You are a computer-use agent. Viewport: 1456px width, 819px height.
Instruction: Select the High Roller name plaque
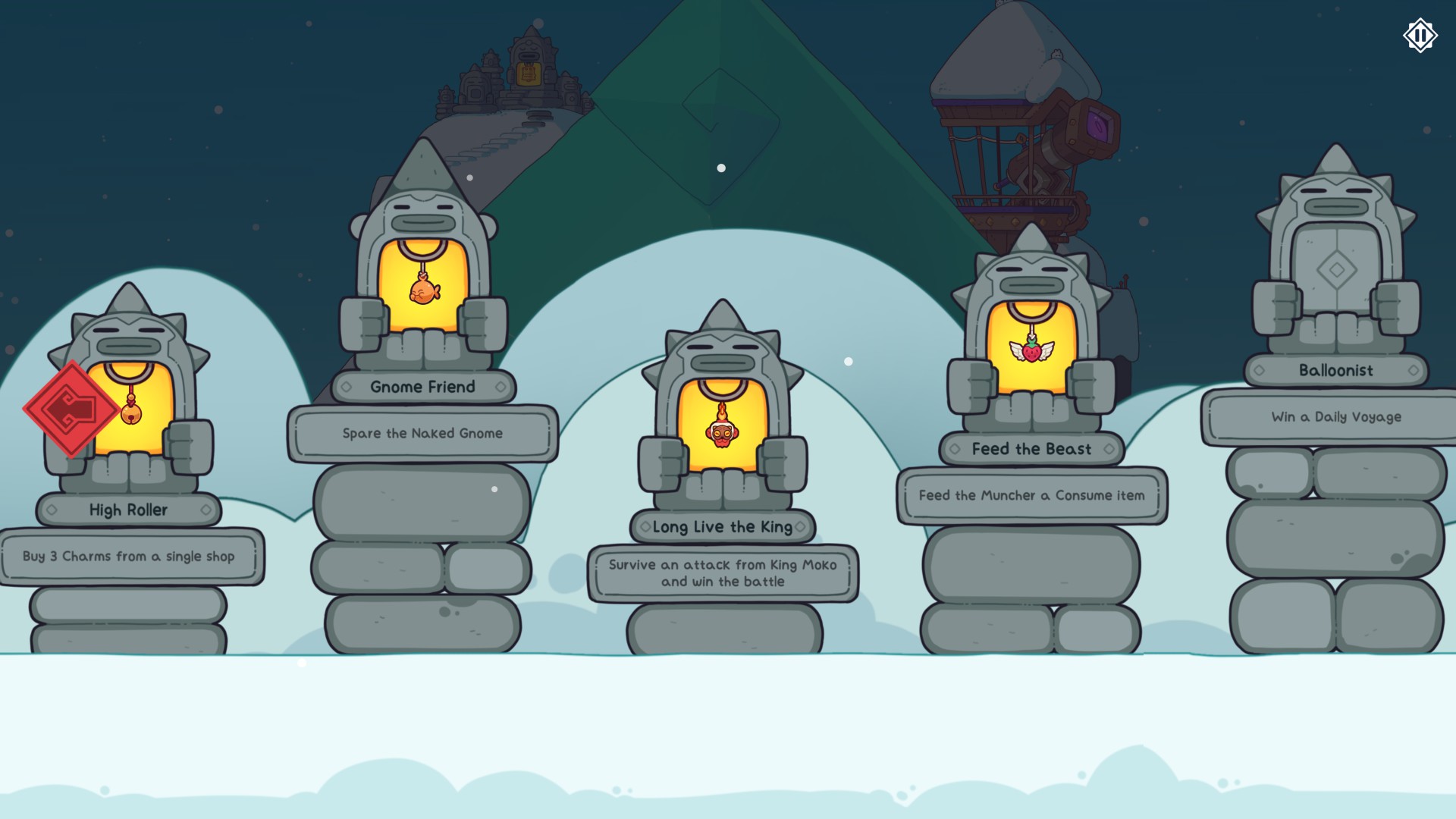129,510
